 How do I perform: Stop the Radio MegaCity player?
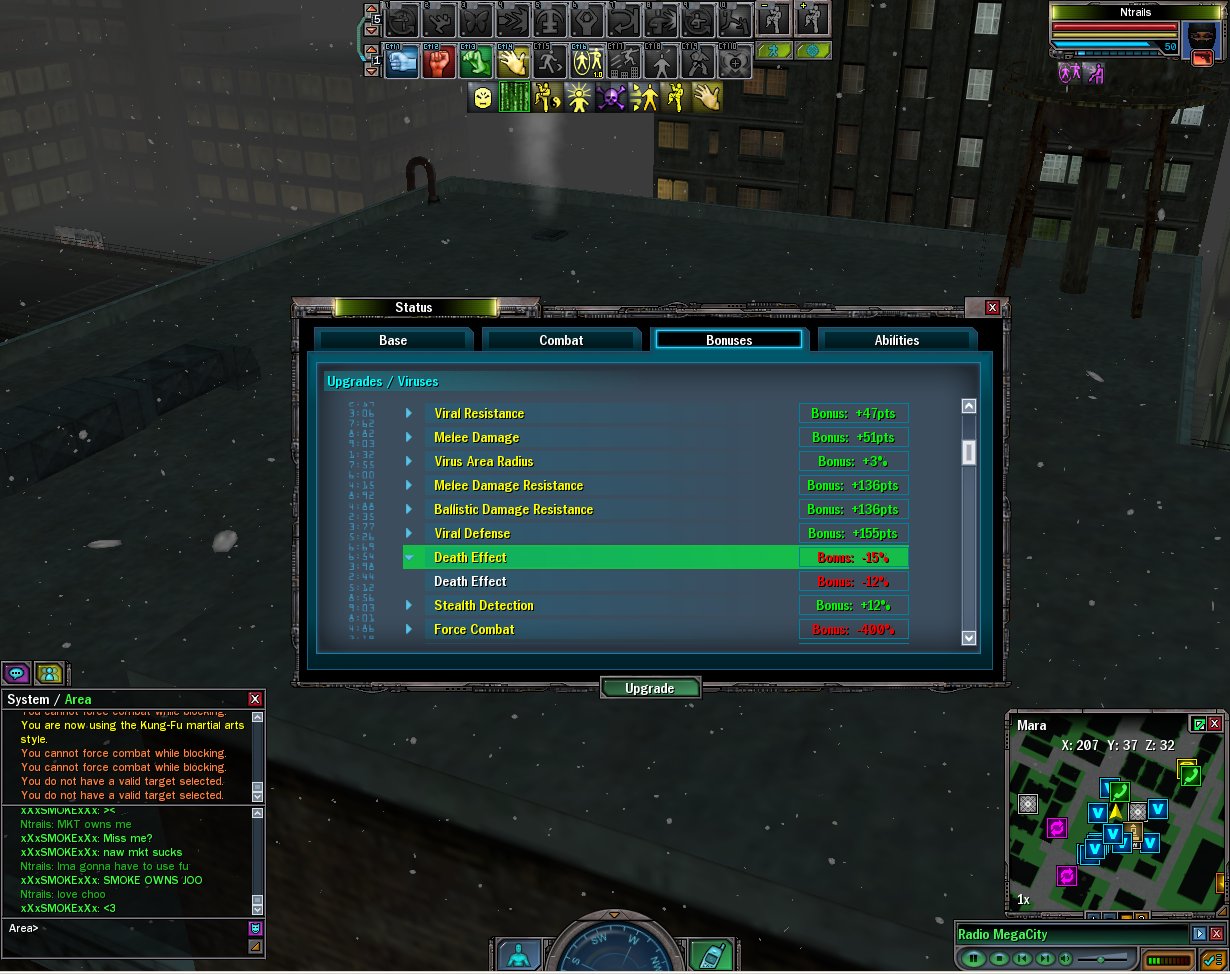point(998,958)
